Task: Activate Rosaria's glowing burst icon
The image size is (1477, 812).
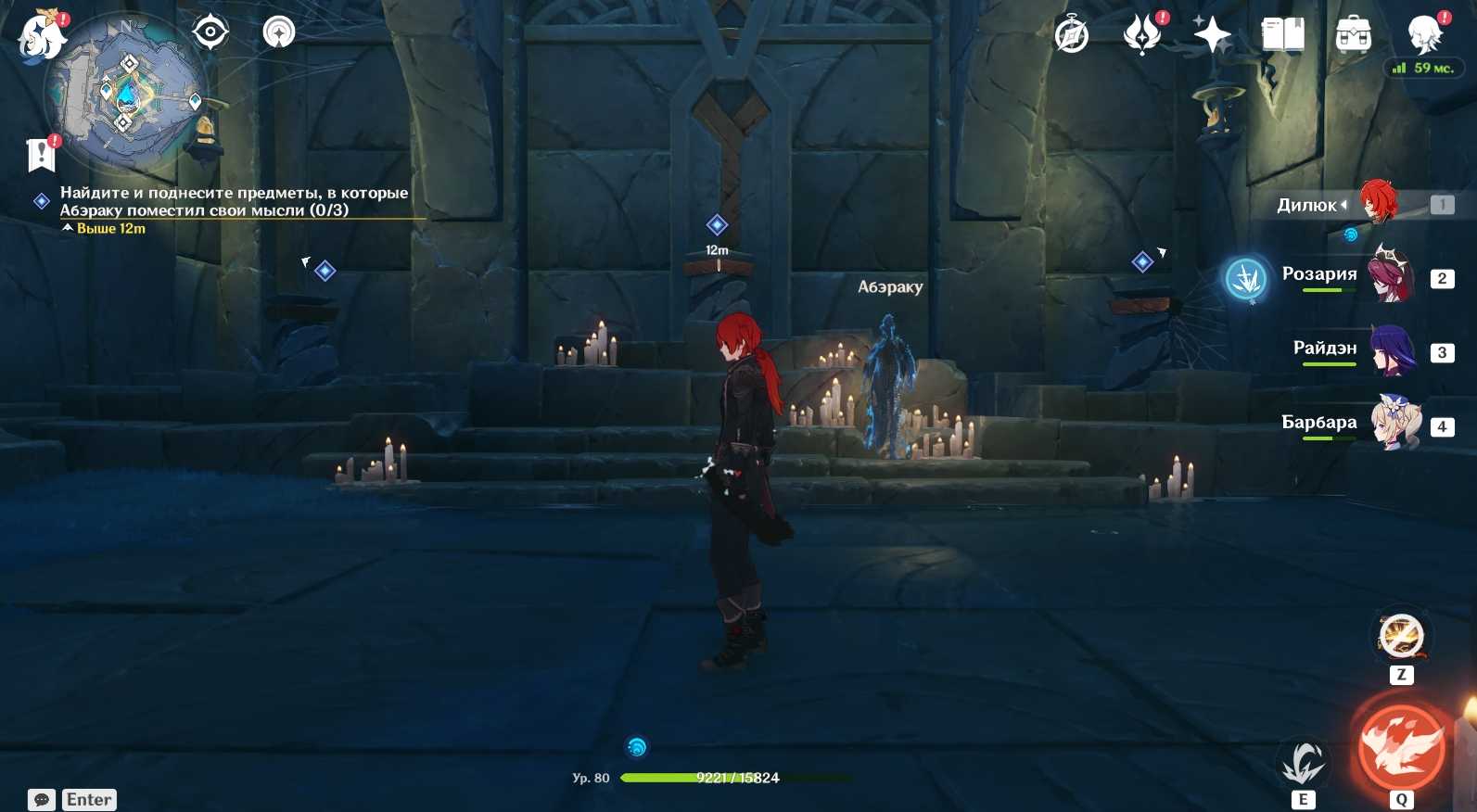Action: click(1247, 277)
